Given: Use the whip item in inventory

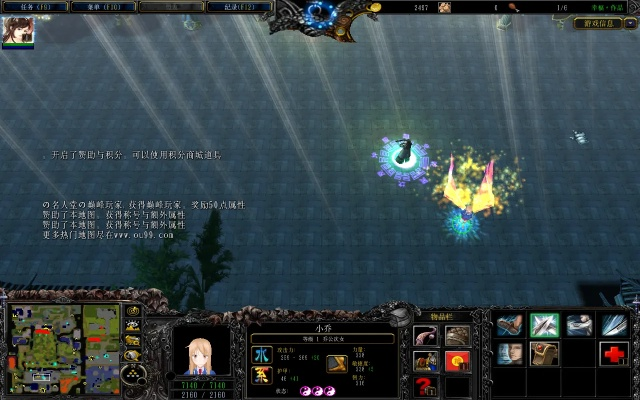Looking at the screenshot, I should pos(427,337).
